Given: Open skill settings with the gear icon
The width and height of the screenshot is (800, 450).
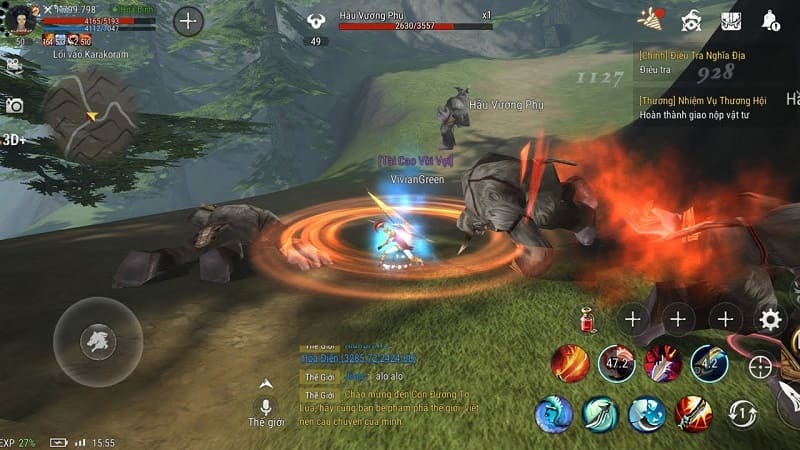Looking at the screenshot, I should point(770,320).
